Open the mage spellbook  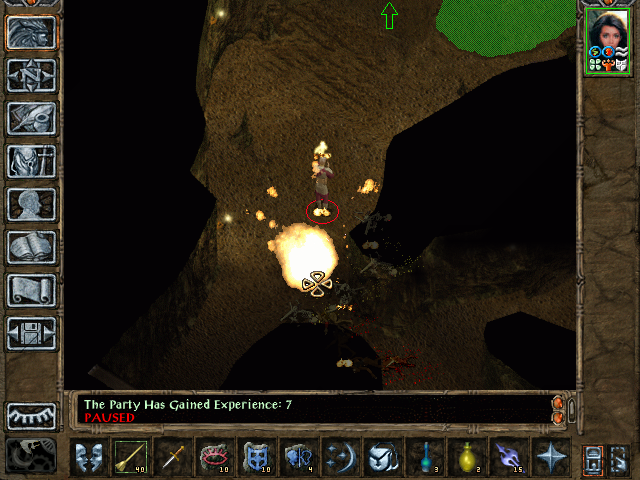coord(31,247)
